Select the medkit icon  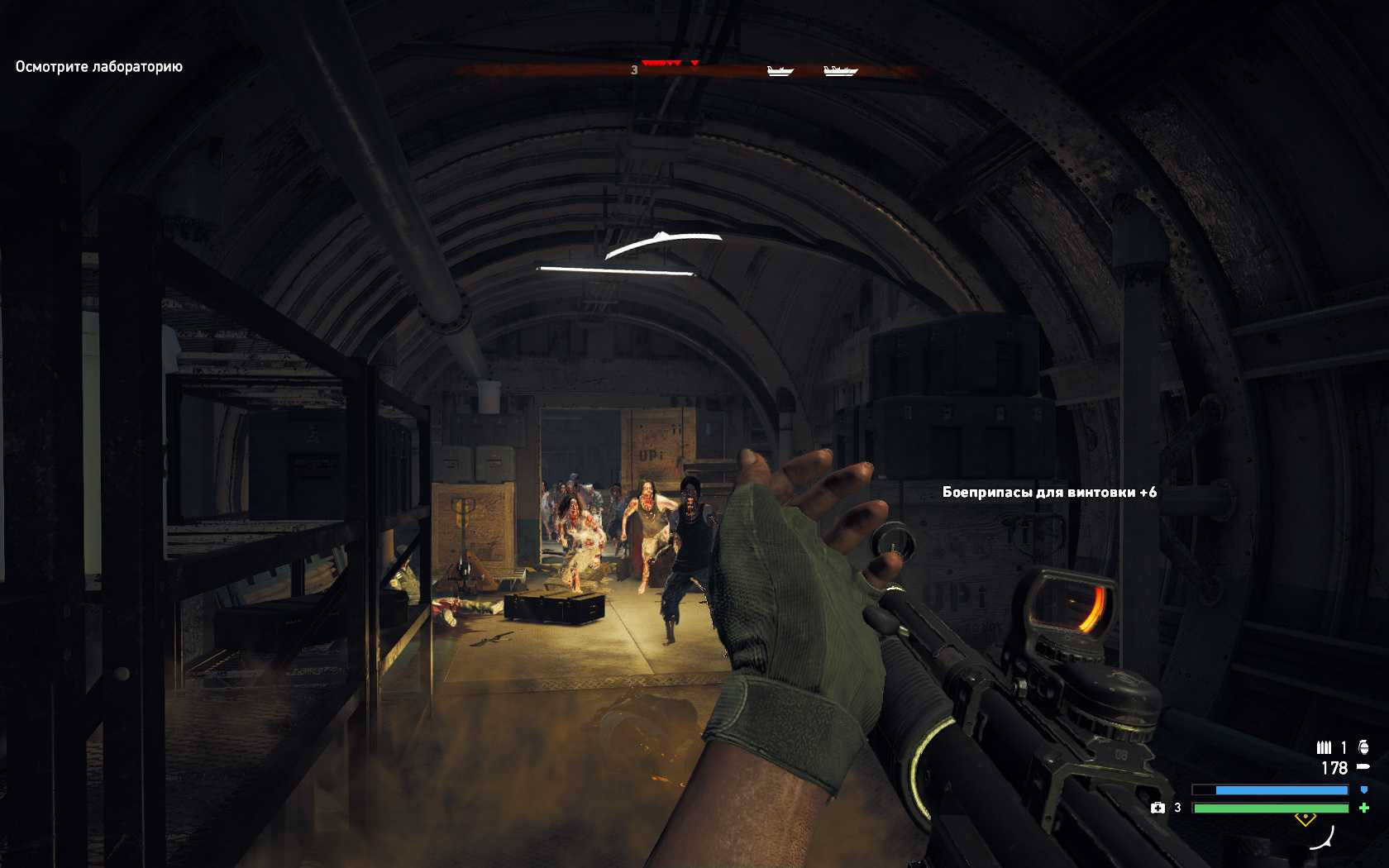tap(1157, 808)
